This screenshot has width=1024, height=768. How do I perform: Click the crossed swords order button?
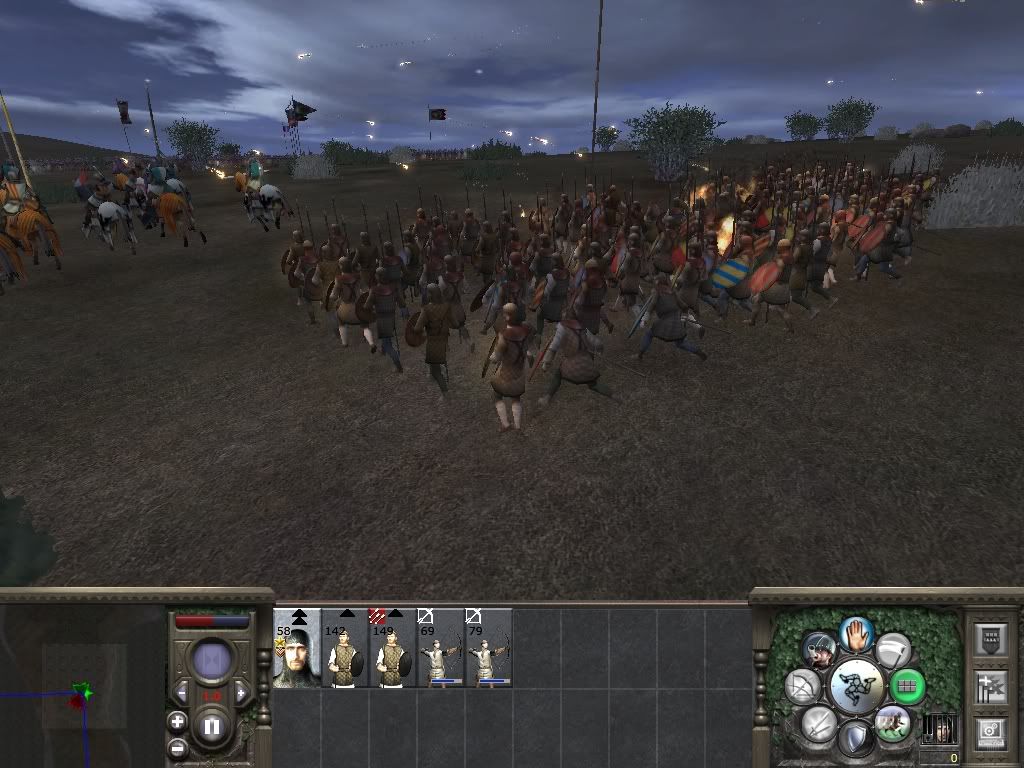pos(818,723)
